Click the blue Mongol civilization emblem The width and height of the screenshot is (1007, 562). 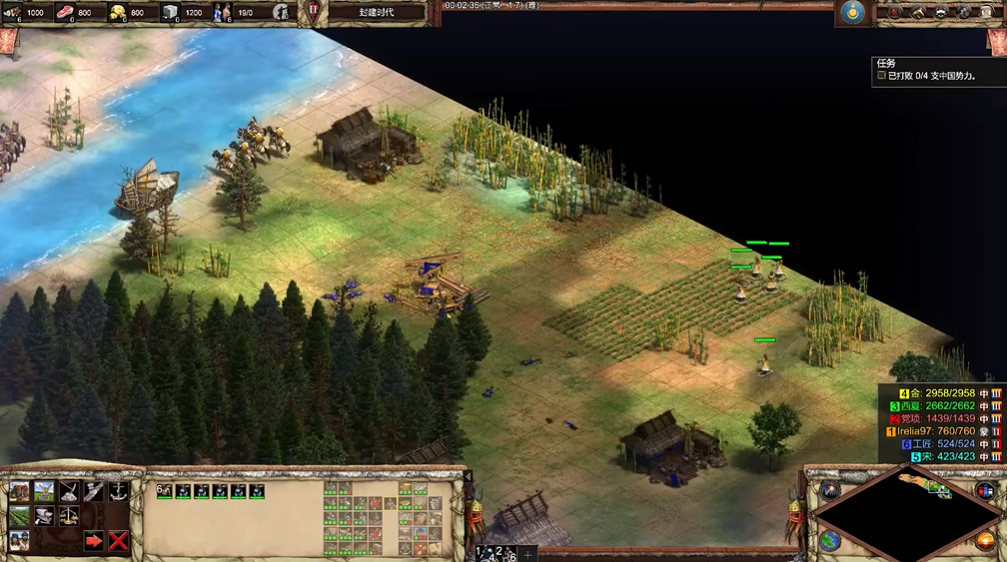[852, 12]
